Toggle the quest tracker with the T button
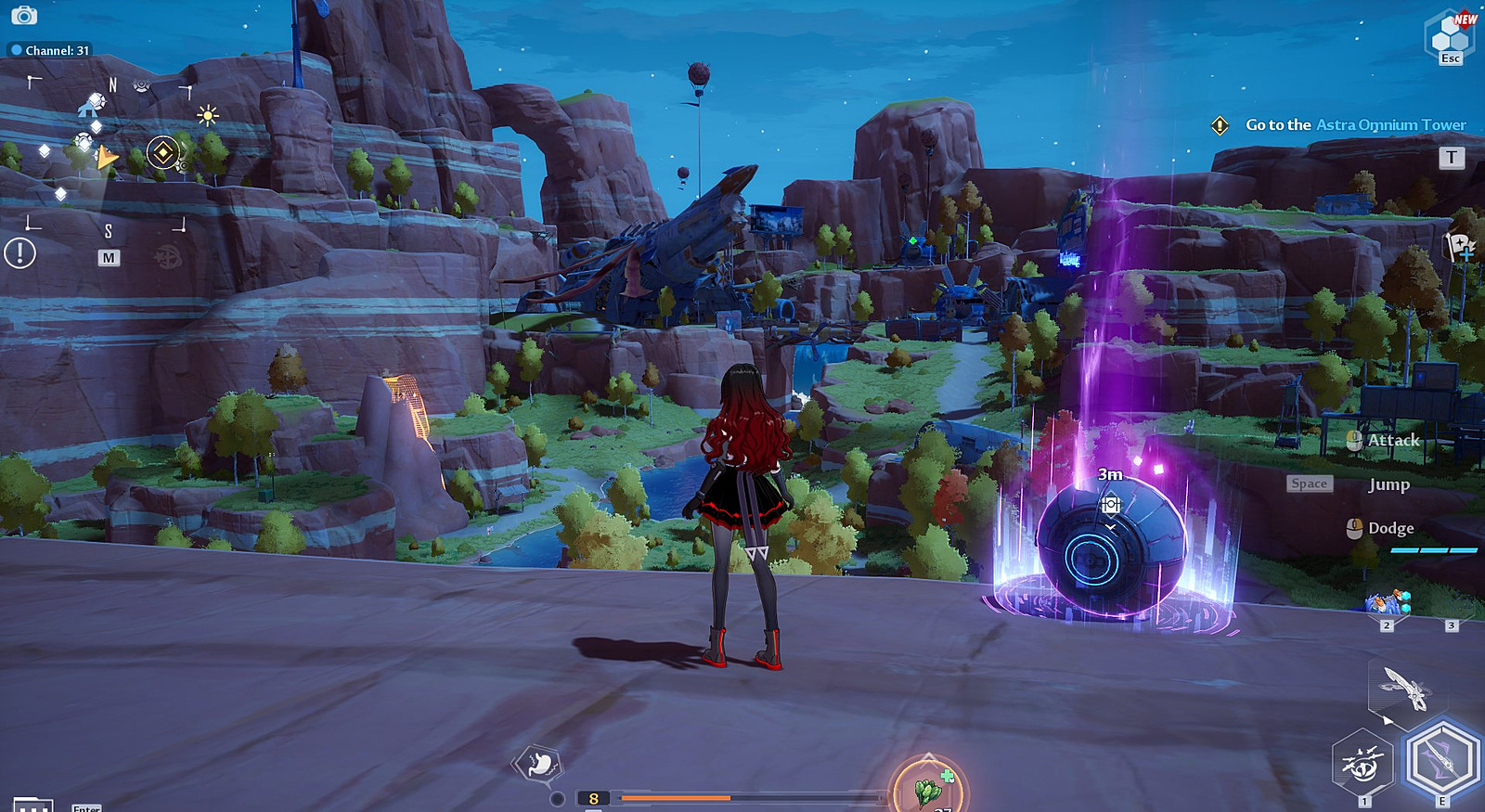1485x812 pixels. 1451,158
